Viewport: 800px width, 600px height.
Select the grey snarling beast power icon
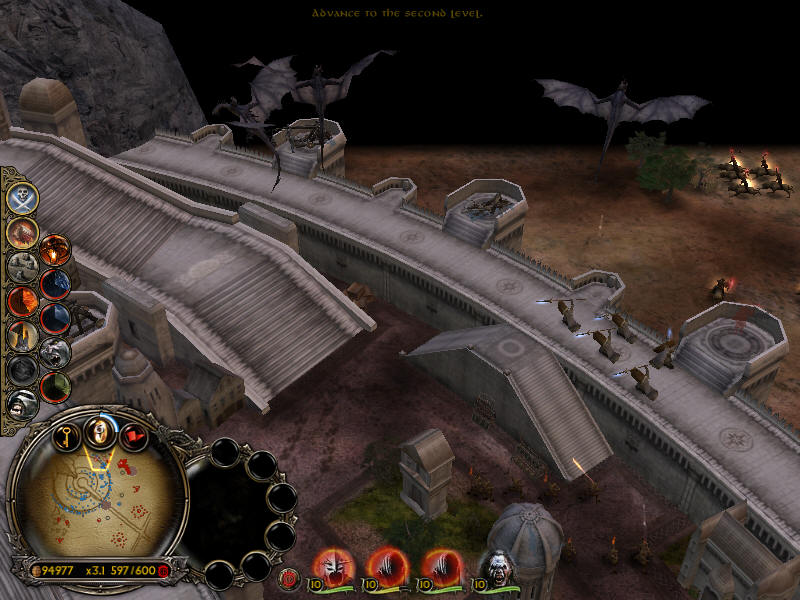(x=55, y=351)
